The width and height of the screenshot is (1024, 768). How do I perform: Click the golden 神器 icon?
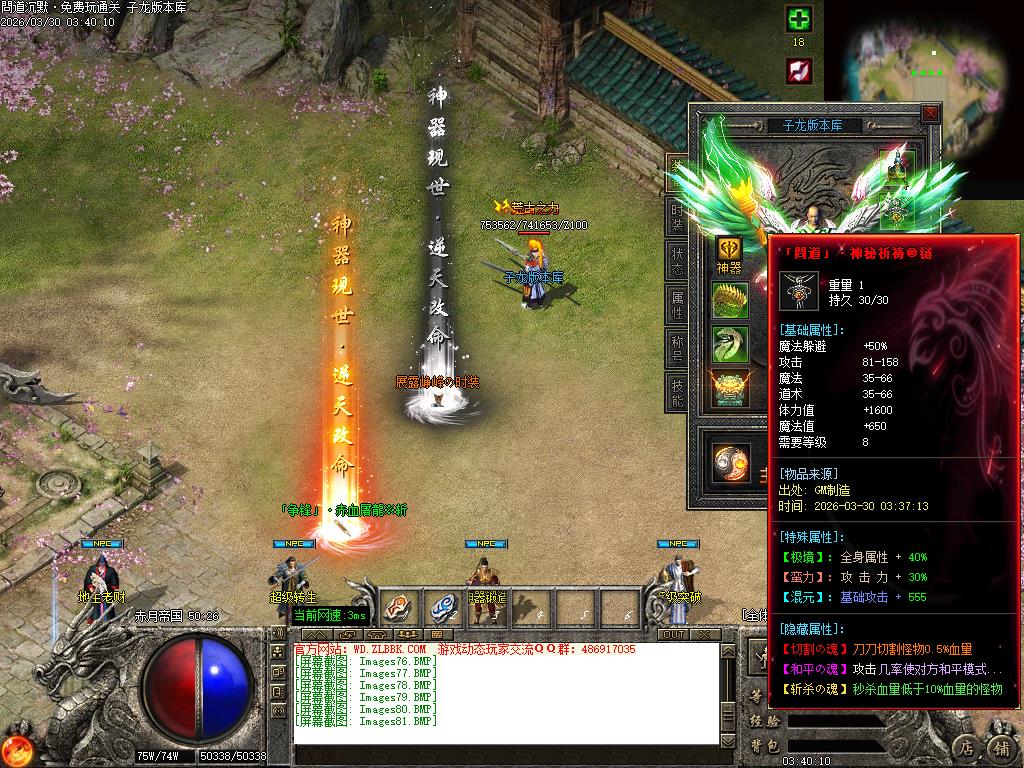[729, 249]
